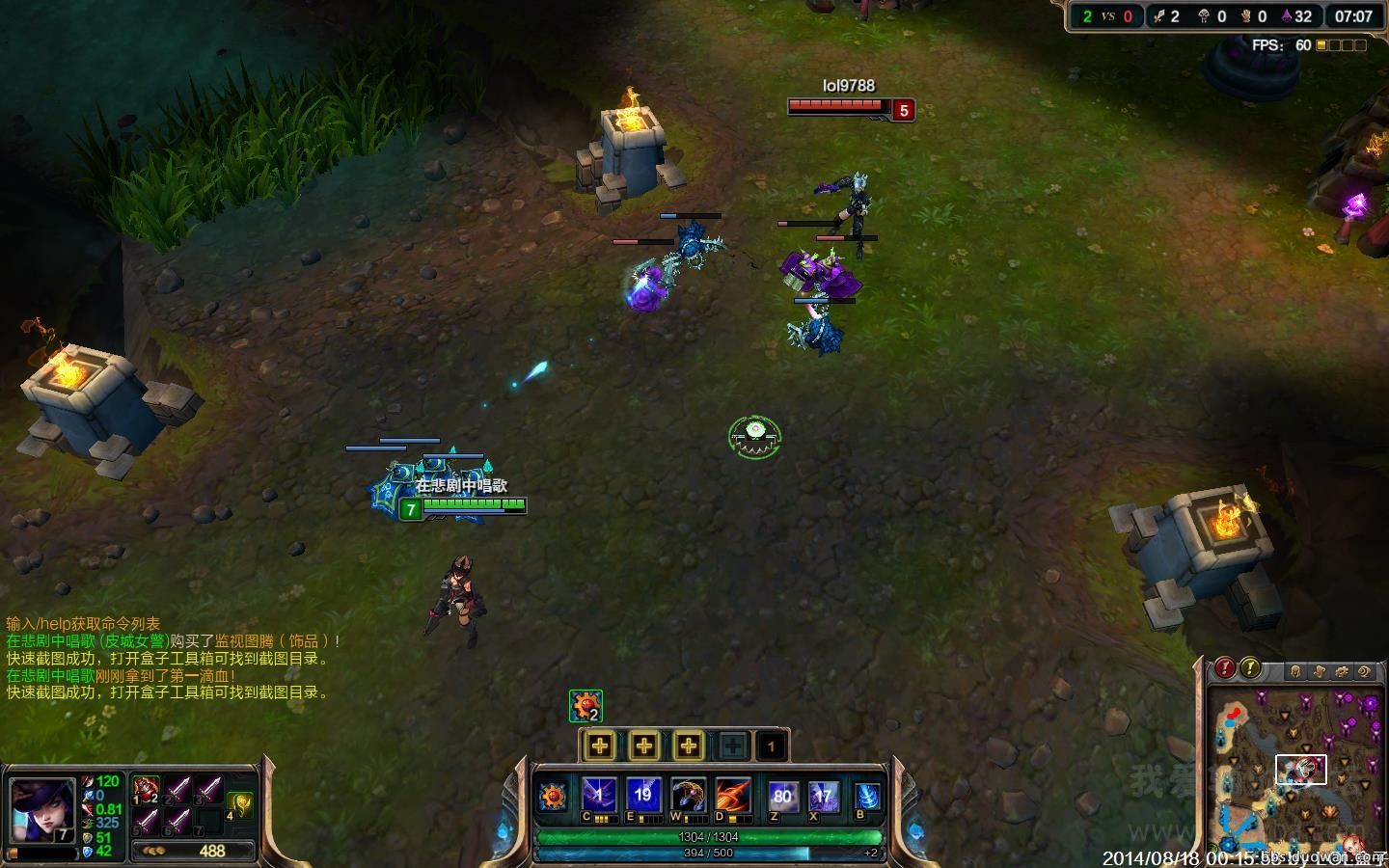
Task: Select the summoner spell bound to Z
Action: tap(782, 797)
